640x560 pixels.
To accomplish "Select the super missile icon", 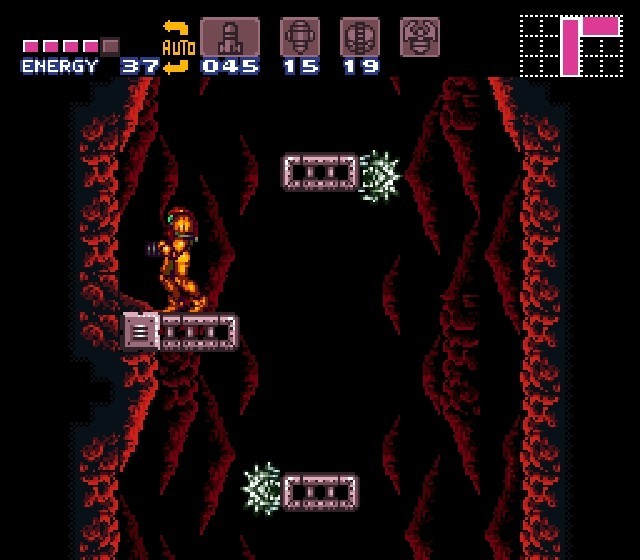I will click(x=299, y=37).
